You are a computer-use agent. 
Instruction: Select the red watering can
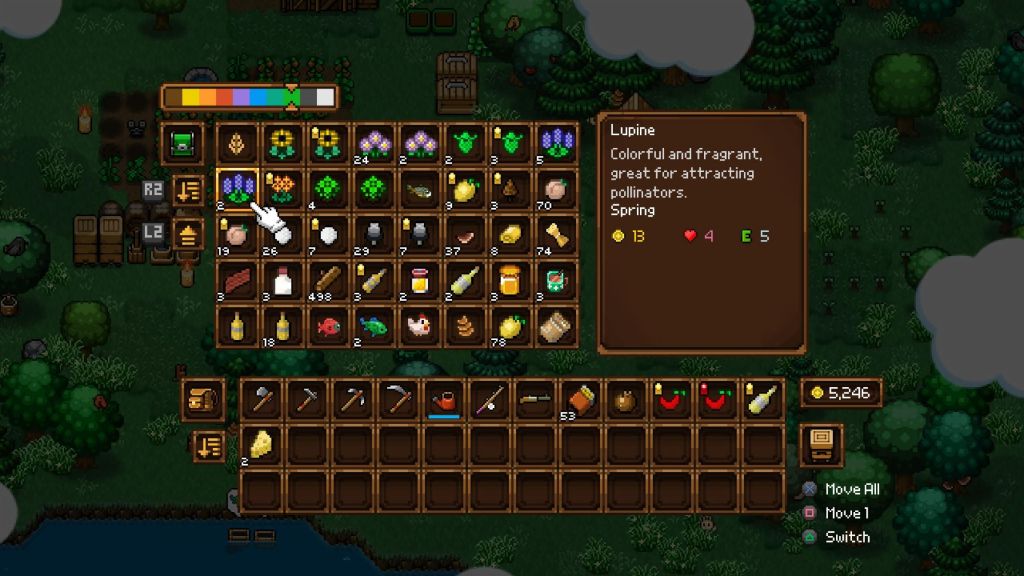pyautogui.click(x=443, y=400)
